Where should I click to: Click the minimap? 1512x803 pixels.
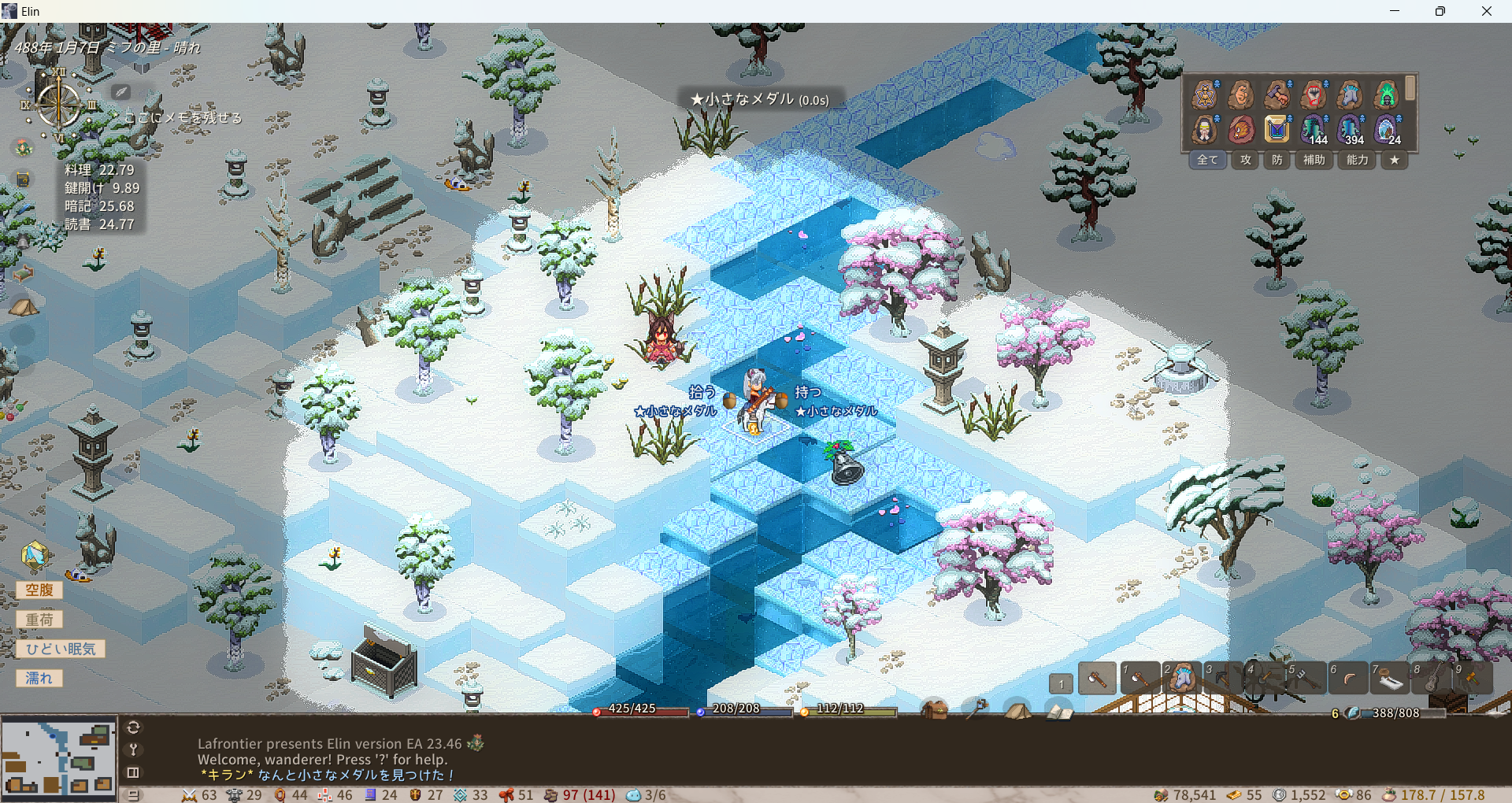[58, 758]
